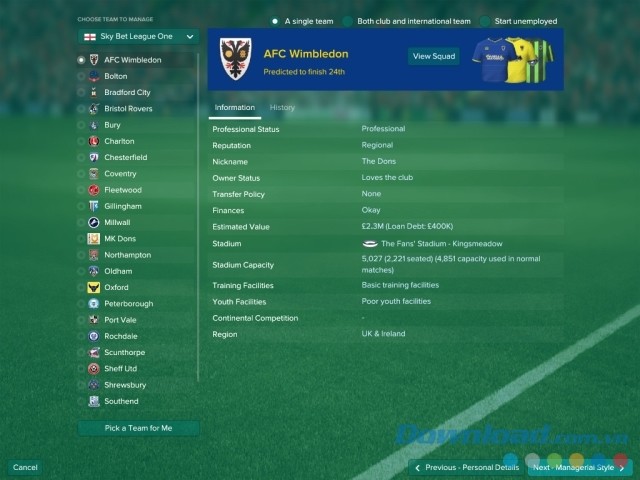Click the Pick a Team for Me button
The image size is (640, 480).
[138, 428]
